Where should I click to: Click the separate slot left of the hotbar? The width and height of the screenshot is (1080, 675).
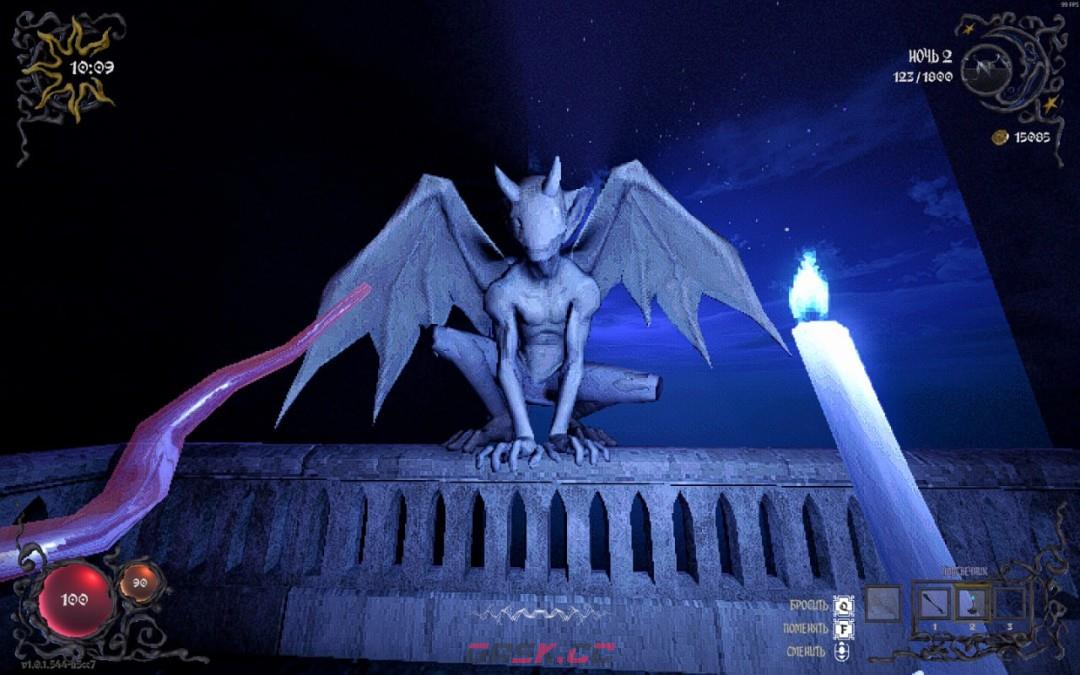point(884,603)
